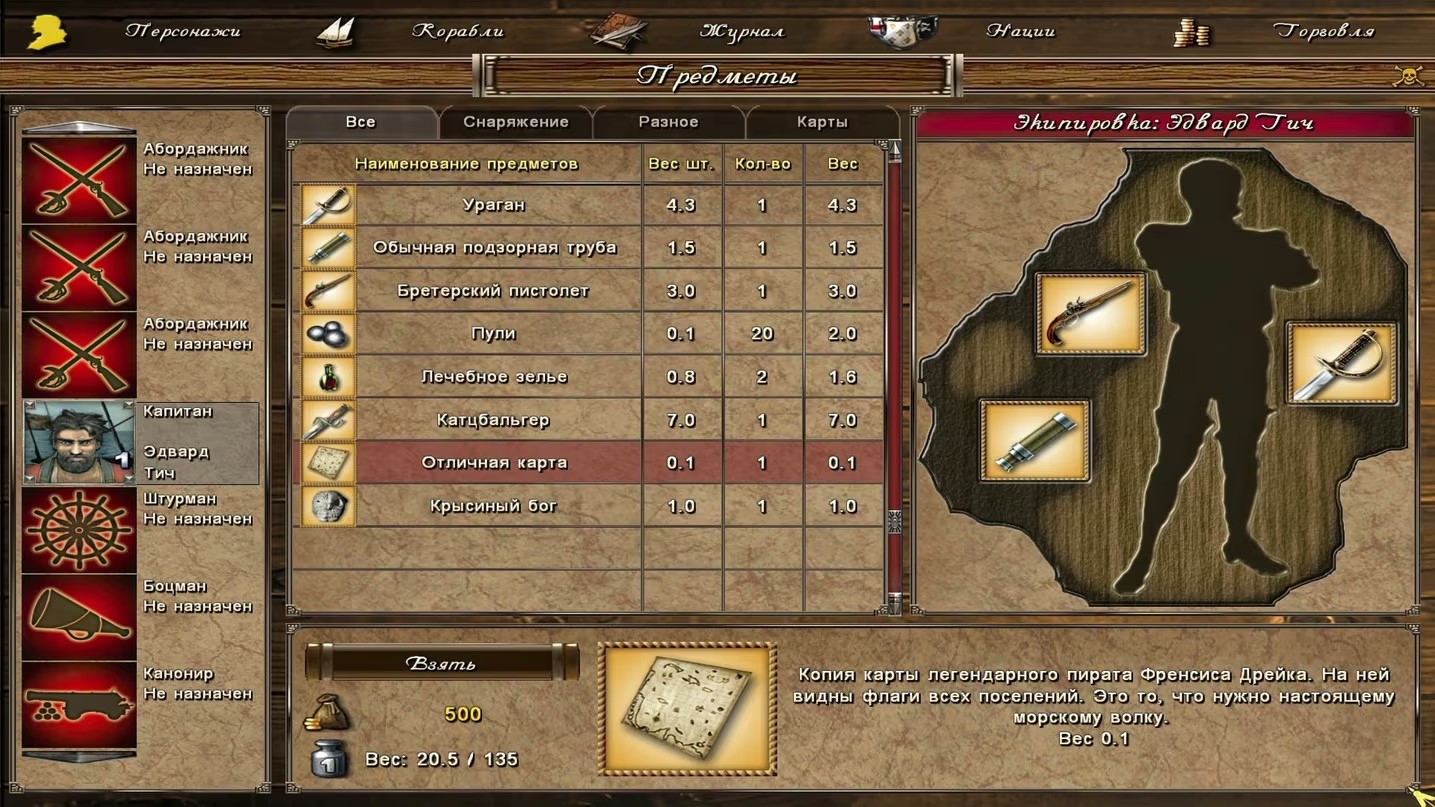1435x807 pixels.
Task: Click the equipped pistol slot
Action: coord(1090,314)
